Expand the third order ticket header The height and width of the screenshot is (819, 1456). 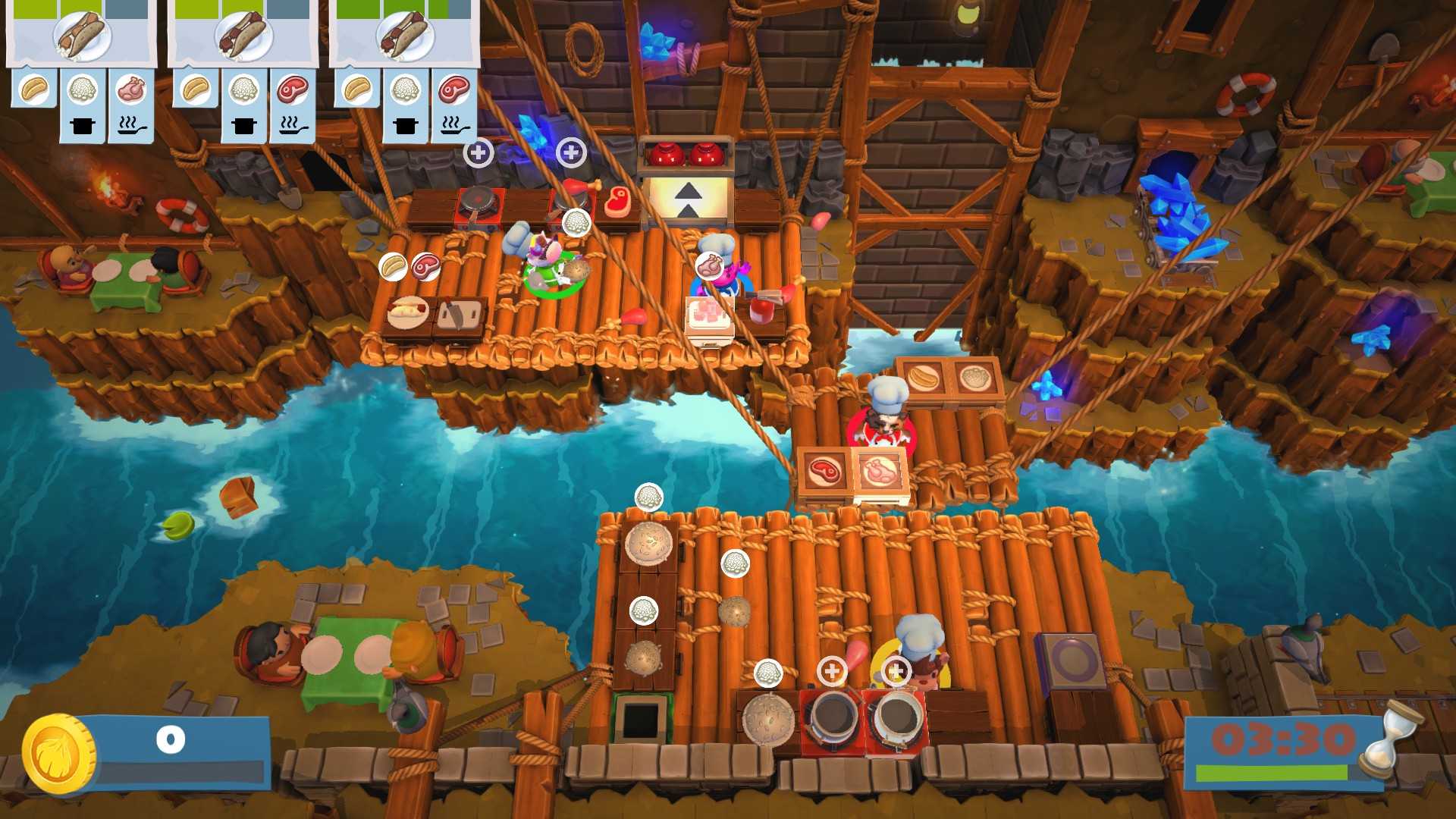point(402,34)
